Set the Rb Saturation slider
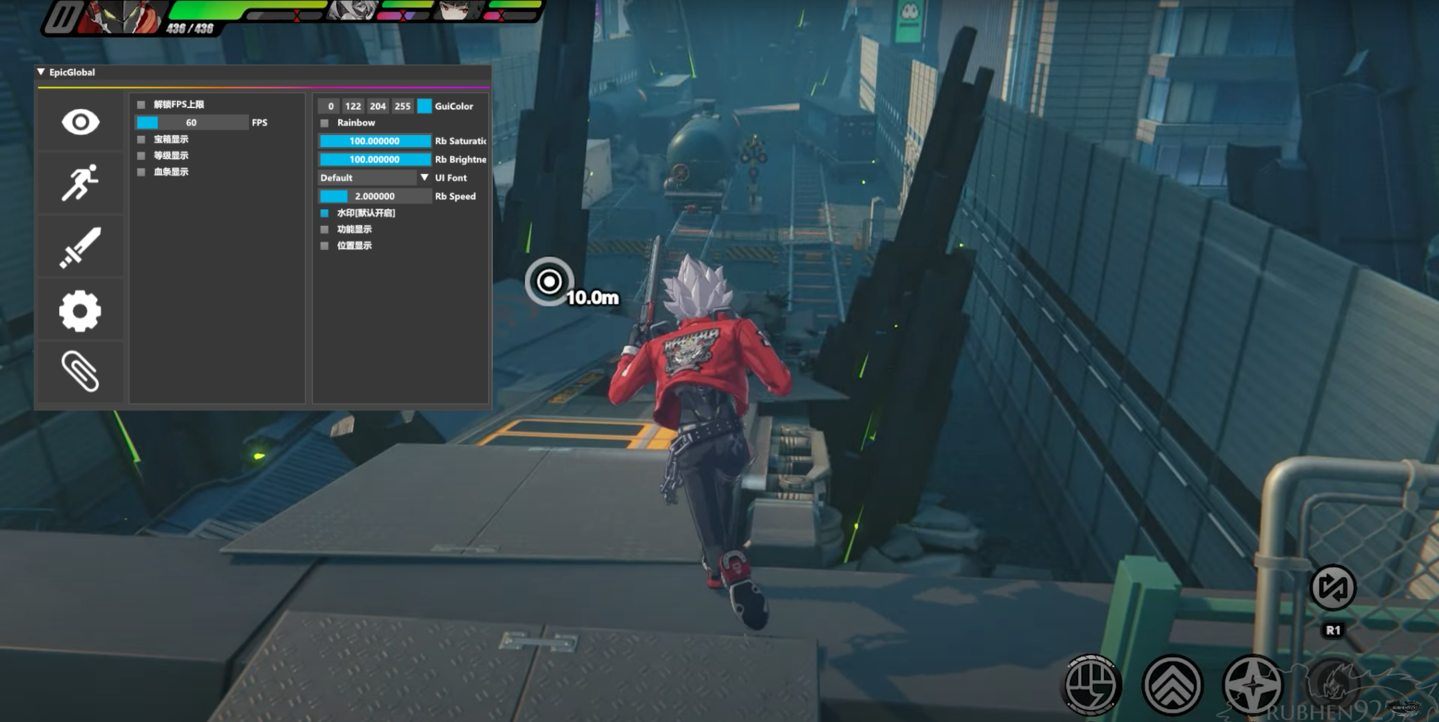The image size is (1439, 722). [374, 141]
